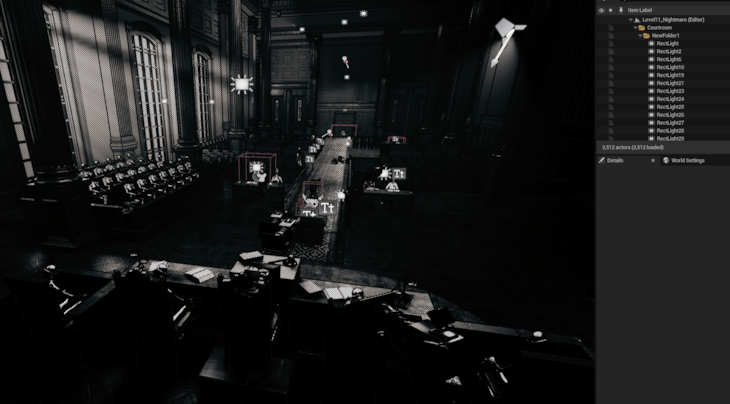
Task: Close the Details tab
Action: tap(653, 160)
